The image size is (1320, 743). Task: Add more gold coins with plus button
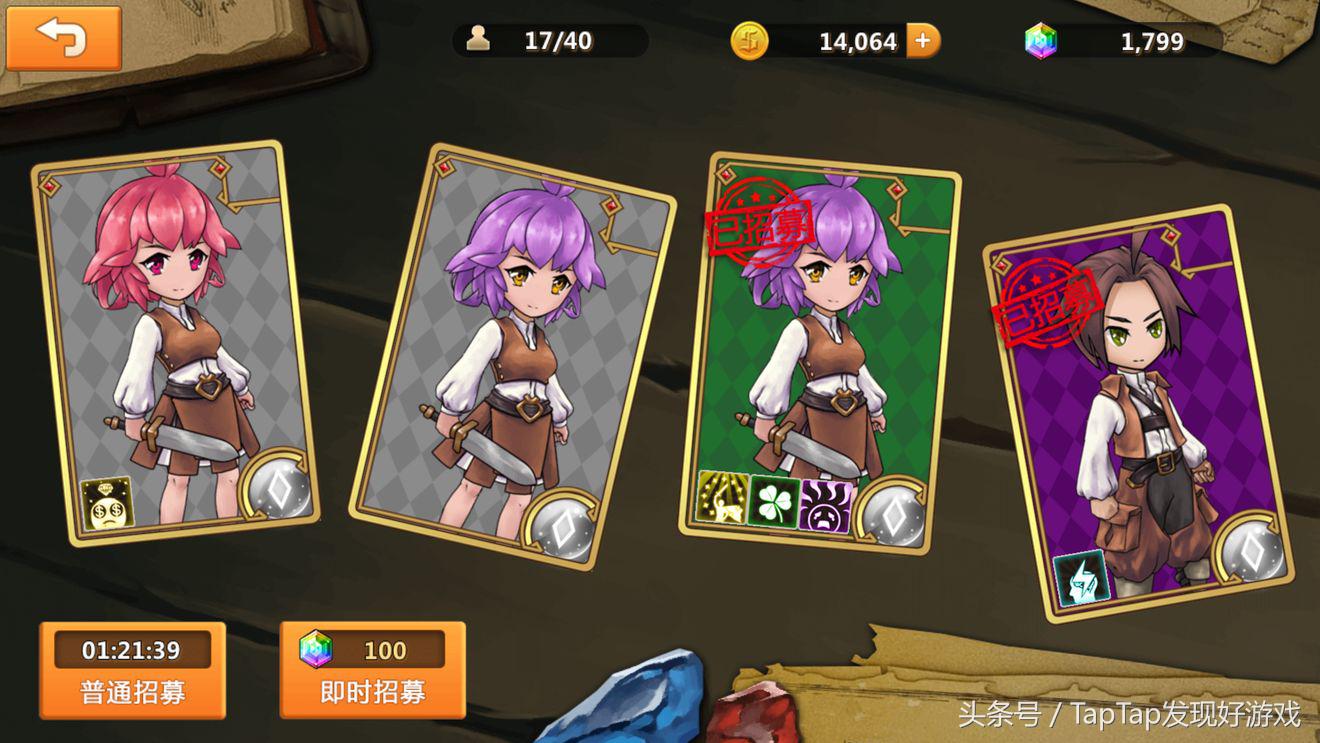[x=923, y=41]
